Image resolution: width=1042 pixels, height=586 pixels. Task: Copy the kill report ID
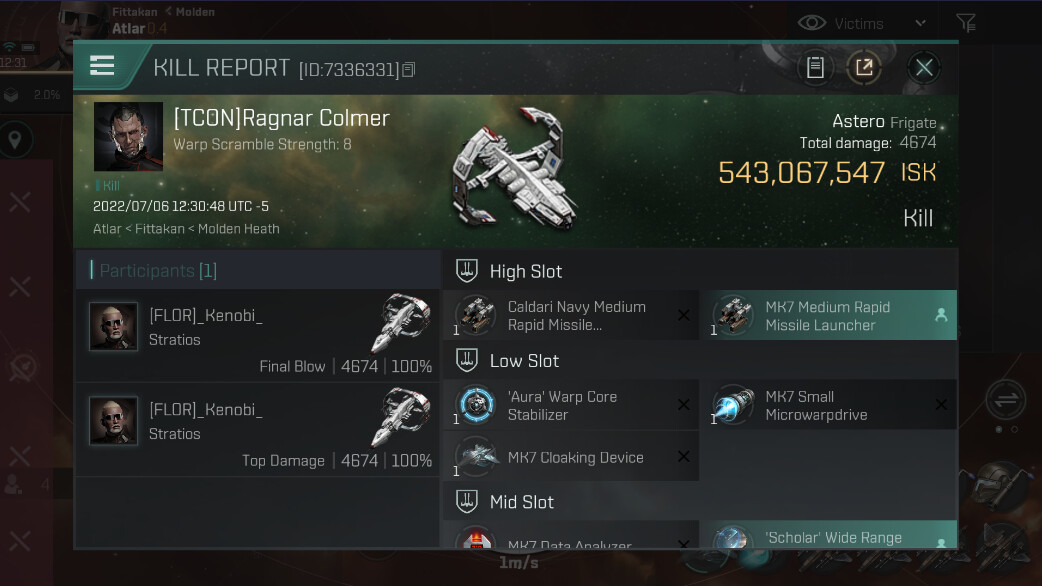coord(408,70)
